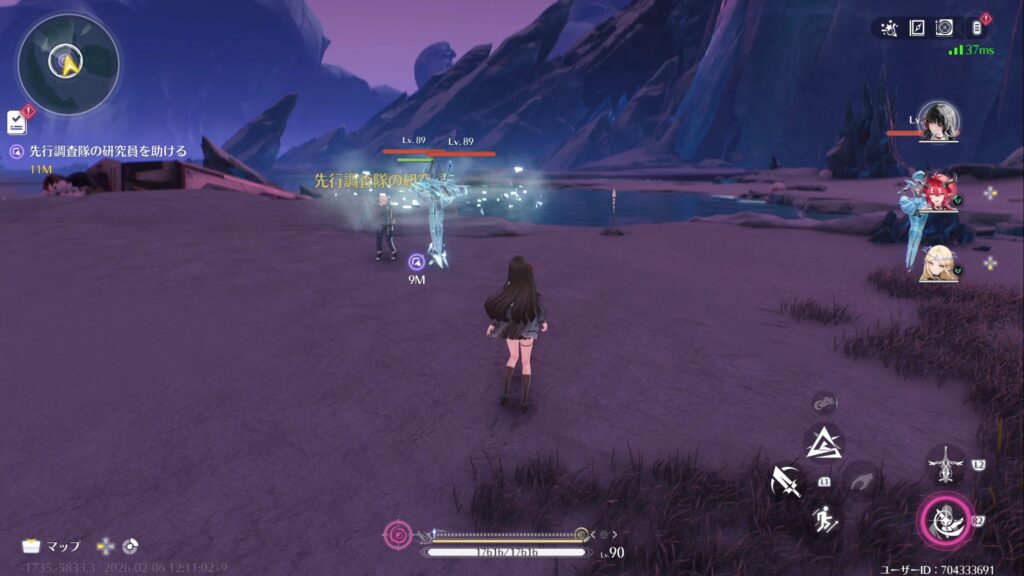Open the turntable disc icon in top bar
Image resolution: width=1024 pixels, height=576 pixels.
pos(943,28)
